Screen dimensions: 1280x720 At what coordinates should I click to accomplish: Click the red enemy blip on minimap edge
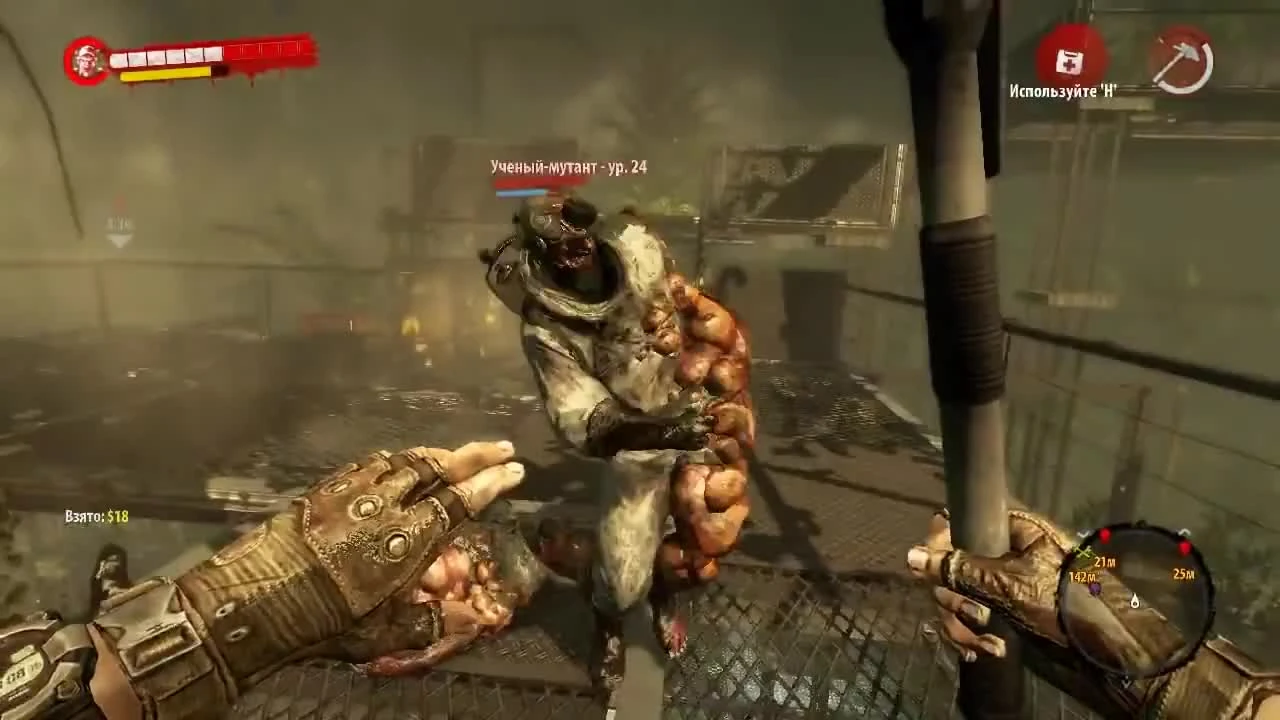tap(1104, 534)
